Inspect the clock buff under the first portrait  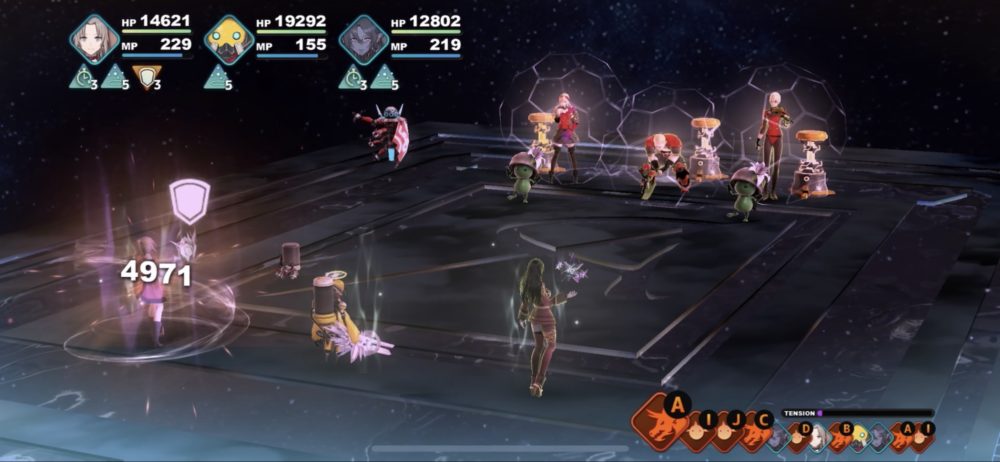tap(82, 77)
